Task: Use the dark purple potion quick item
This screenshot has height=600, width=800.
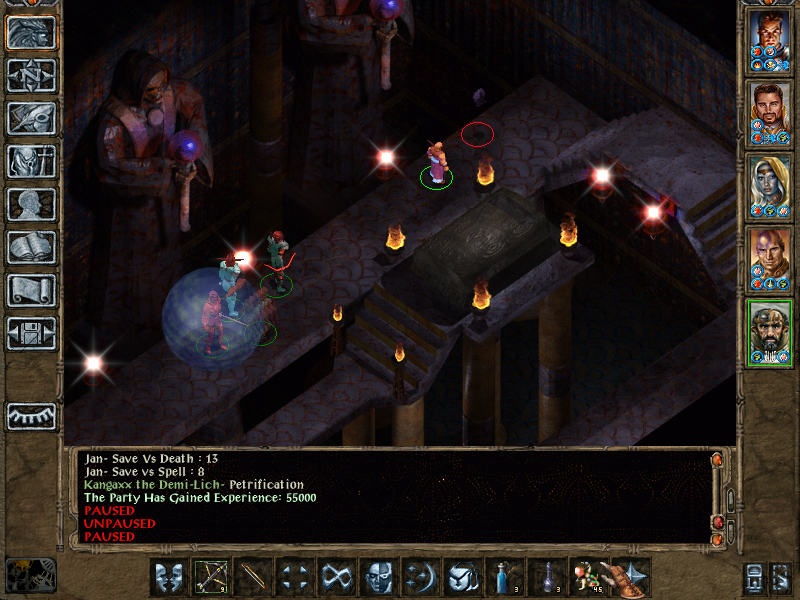Action: 547,577
